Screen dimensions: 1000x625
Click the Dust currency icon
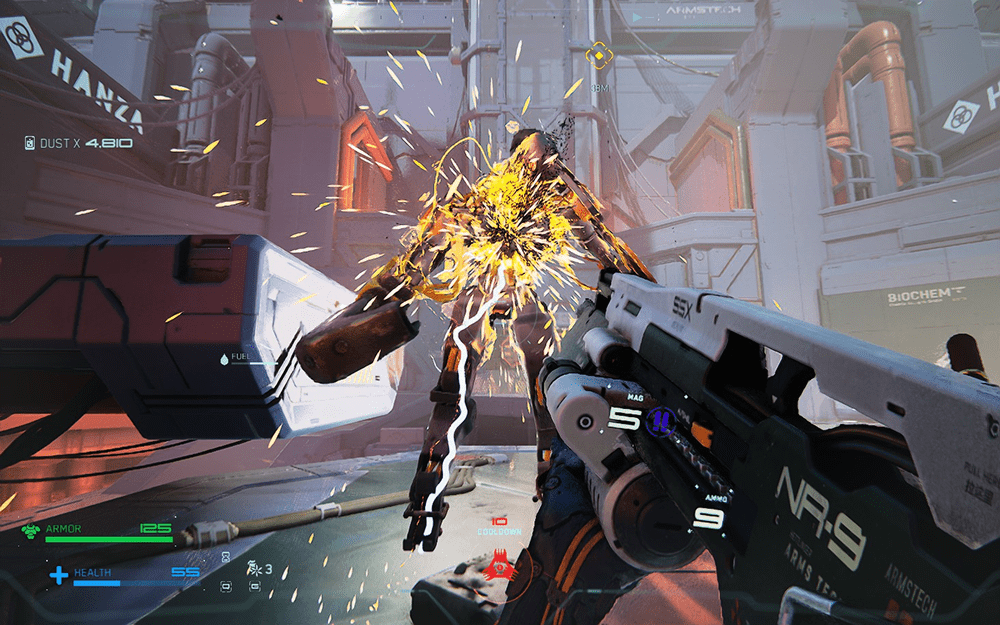[x=30, y=143]
